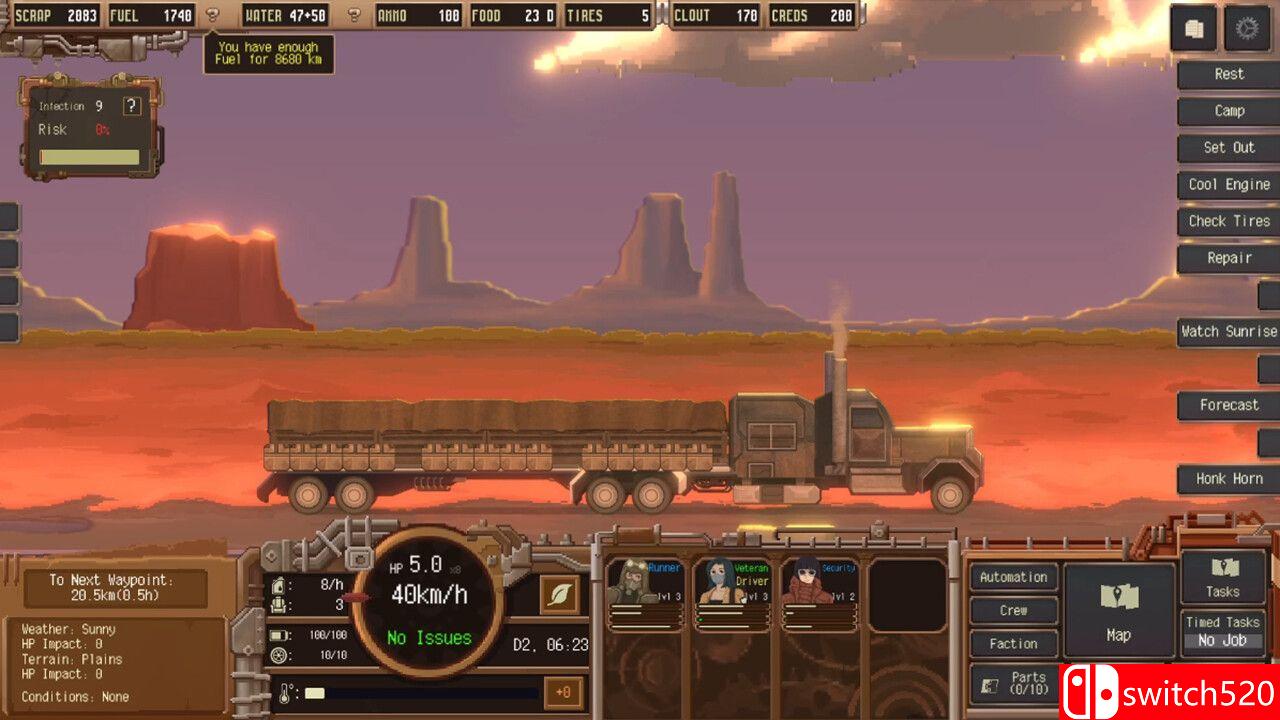Toggle the eco-driving leaf mode
1280x720 pixels.
(561, 592)
